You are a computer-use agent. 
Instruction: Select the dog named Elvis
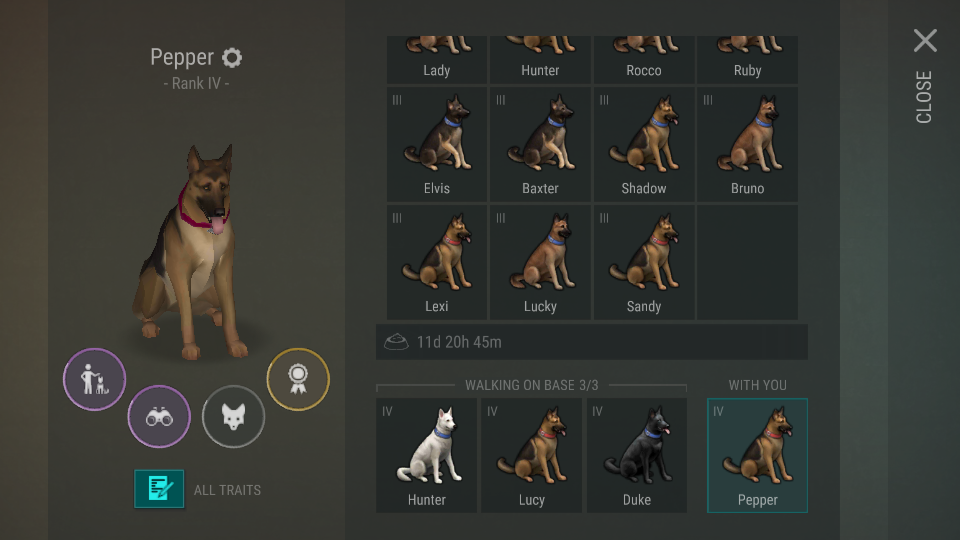pos(437,145)
